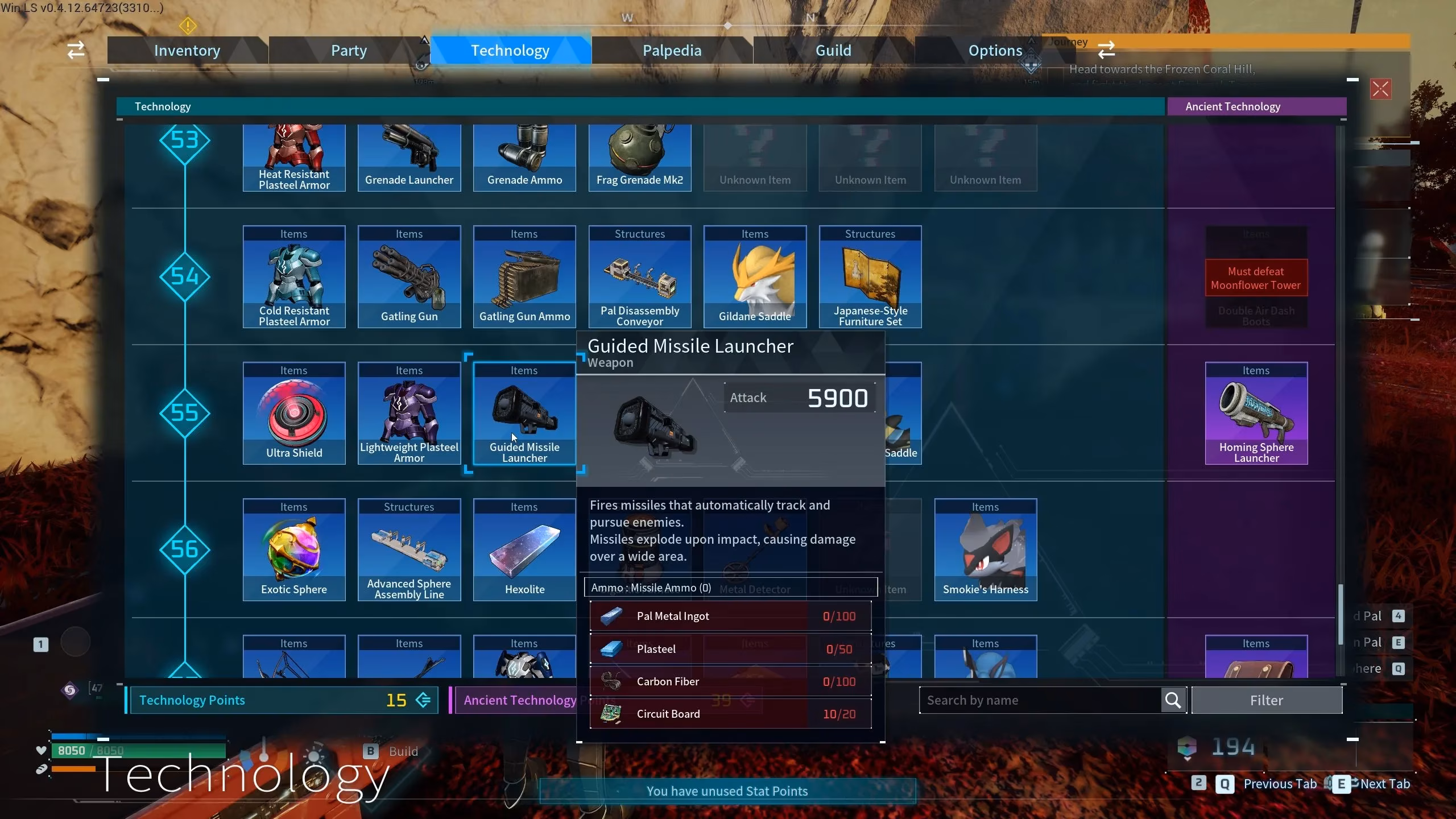Choose the Exotic Sphere technology
Viewport: 1456px width, 819px height.
pyautogui.click(x=294, y=550)
